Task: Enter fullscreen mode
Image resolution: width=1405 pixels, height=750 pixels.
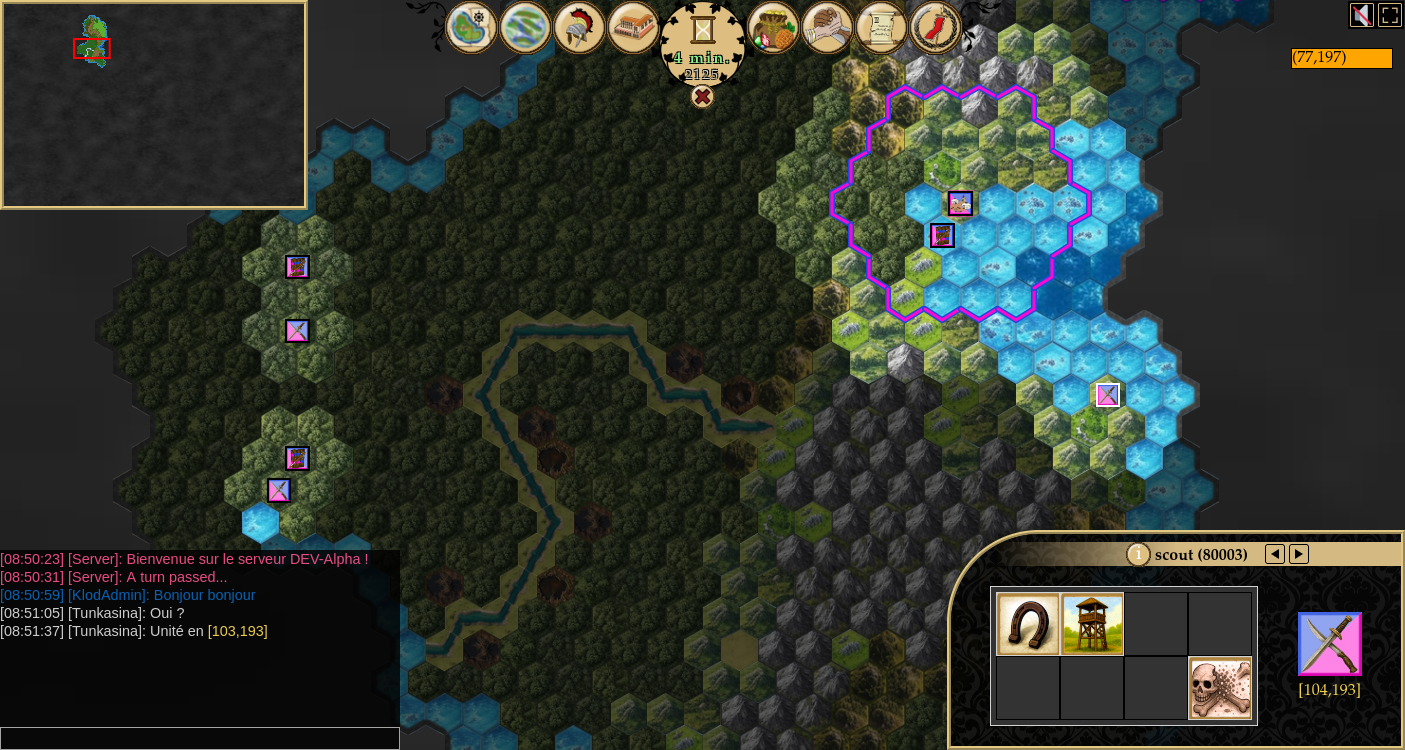Action: tap(1390, 15)
